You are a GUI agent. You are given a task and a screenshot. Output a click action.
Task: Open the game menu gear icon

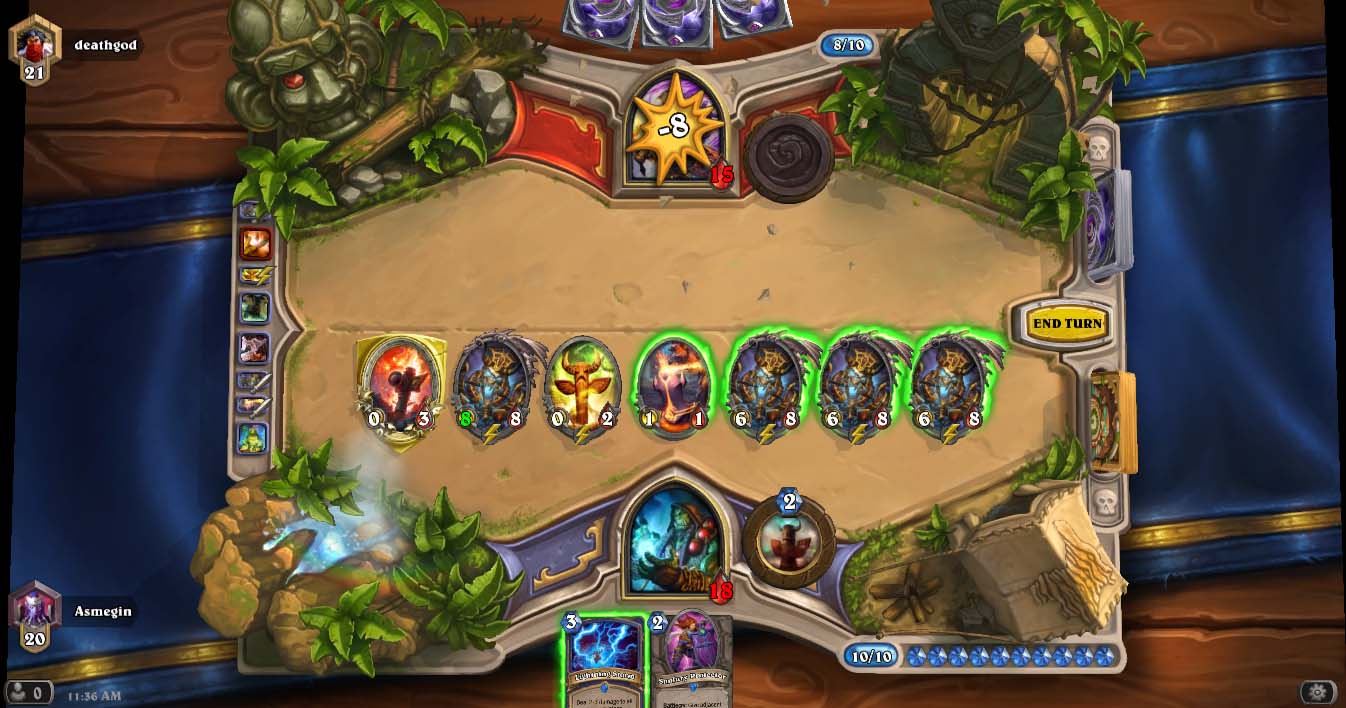point(1317,692)
